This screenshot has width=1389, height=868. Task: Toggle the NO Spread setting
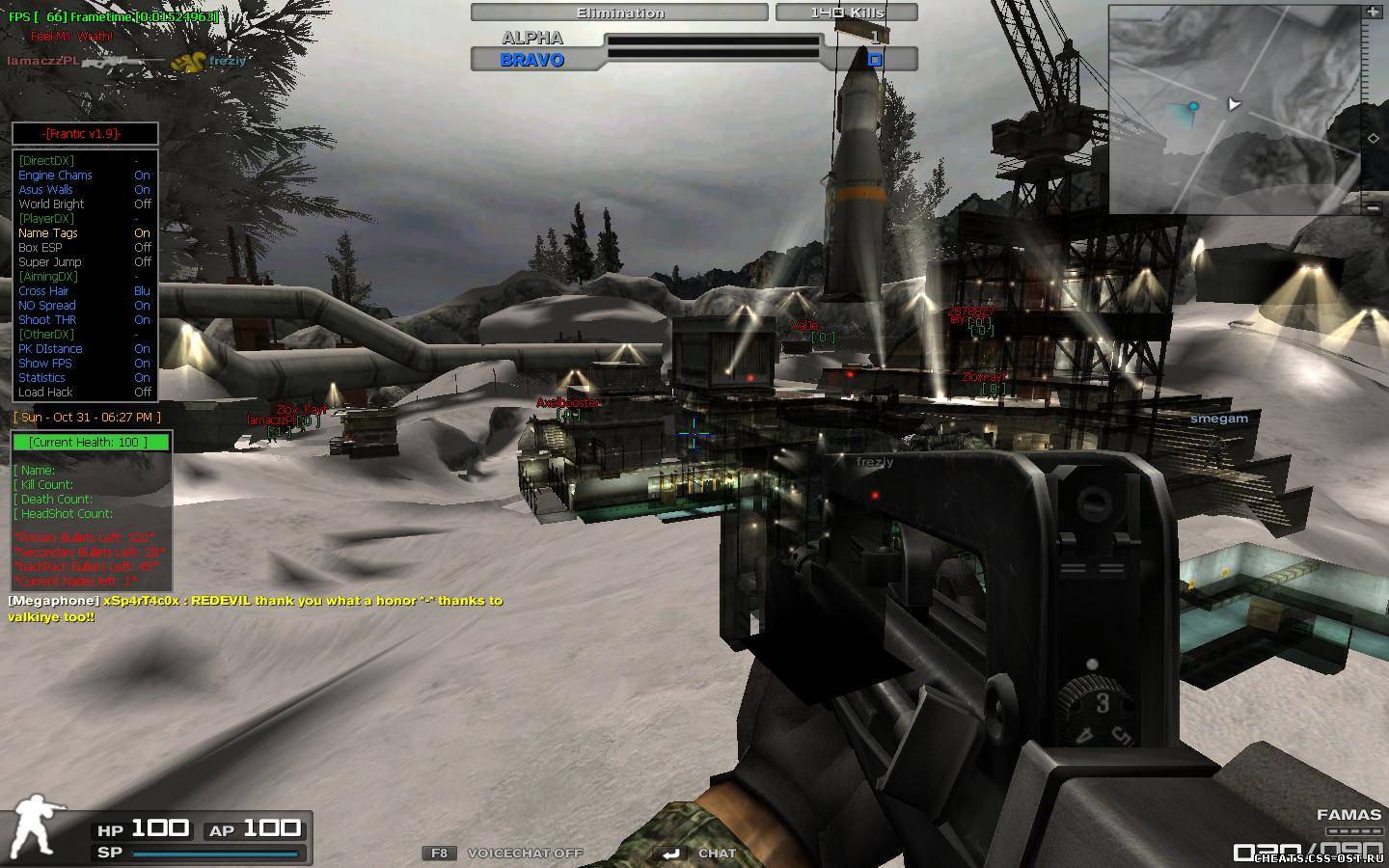pyautogui.click(x=46, y=306)
